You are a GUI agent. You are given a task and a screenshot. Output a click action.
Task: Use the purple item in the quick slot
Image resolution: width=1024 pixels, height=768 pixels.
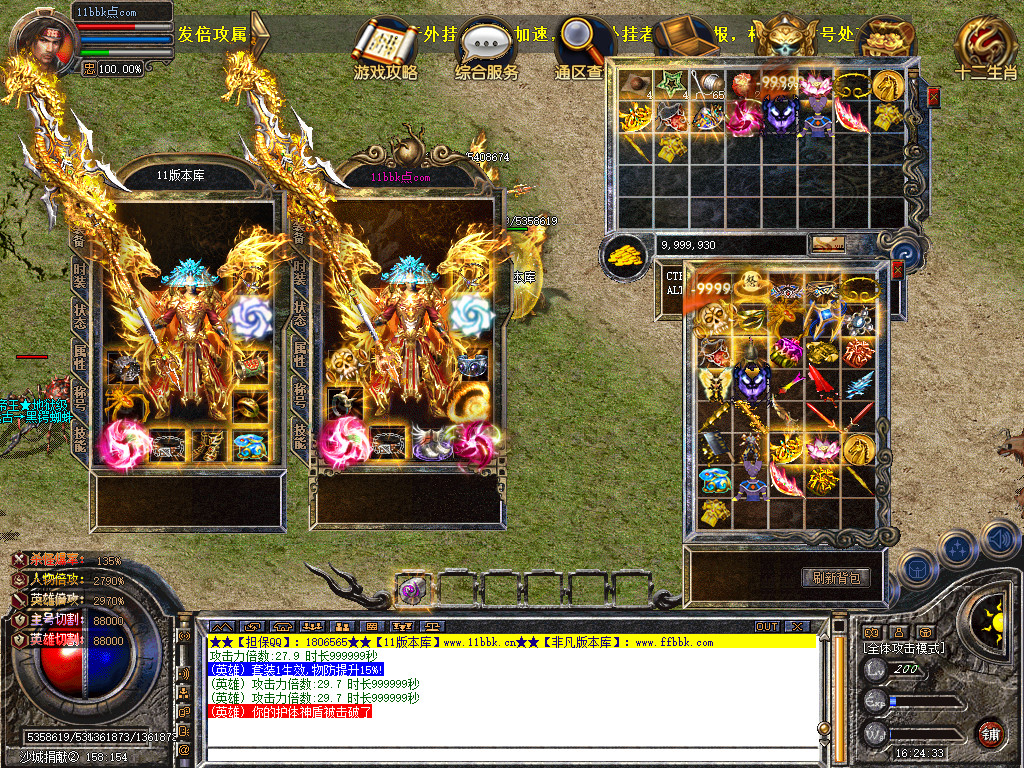pos(413,590)
